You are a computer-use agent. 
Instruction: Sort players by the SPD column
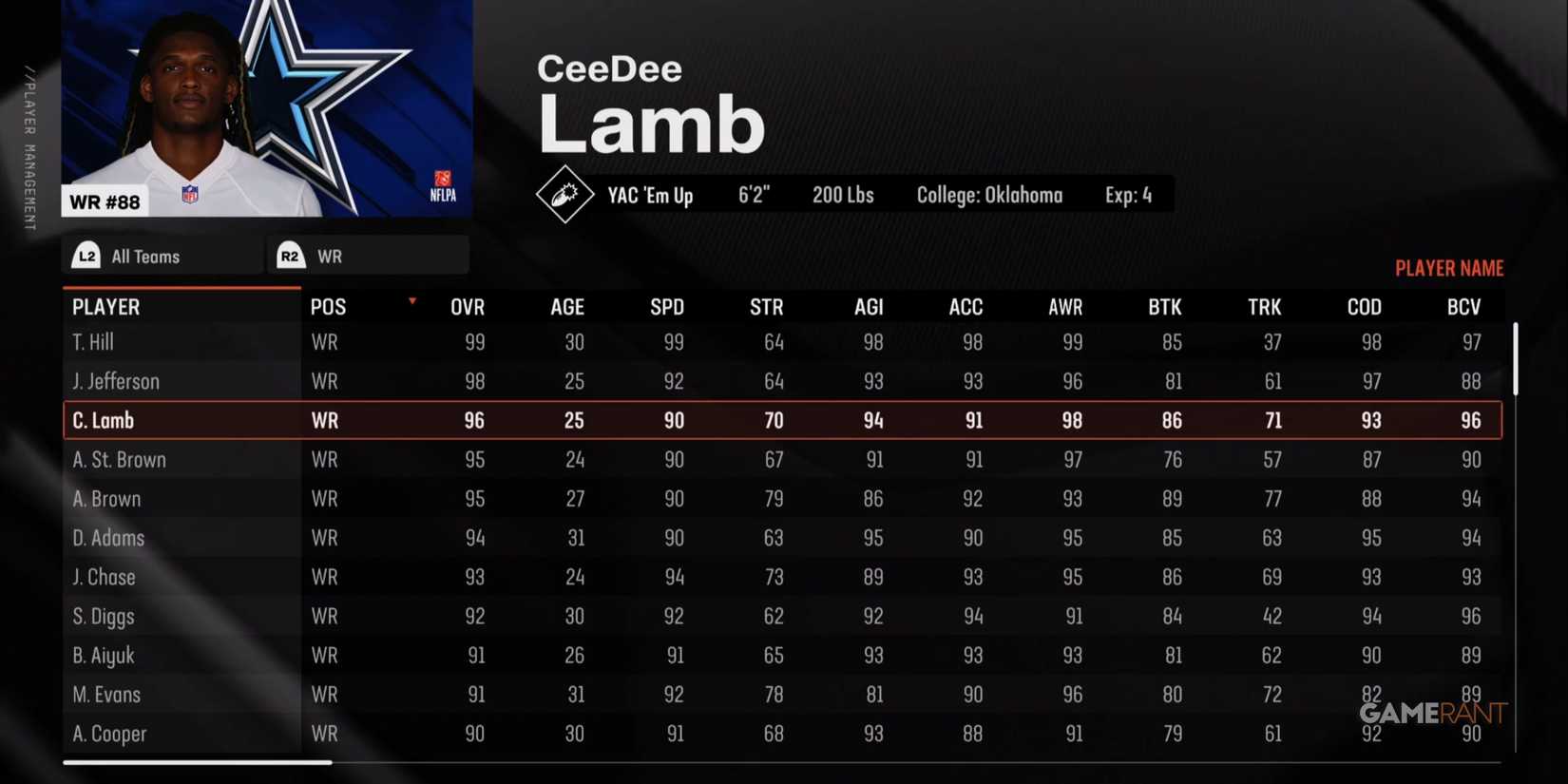[x=667, y=306]
